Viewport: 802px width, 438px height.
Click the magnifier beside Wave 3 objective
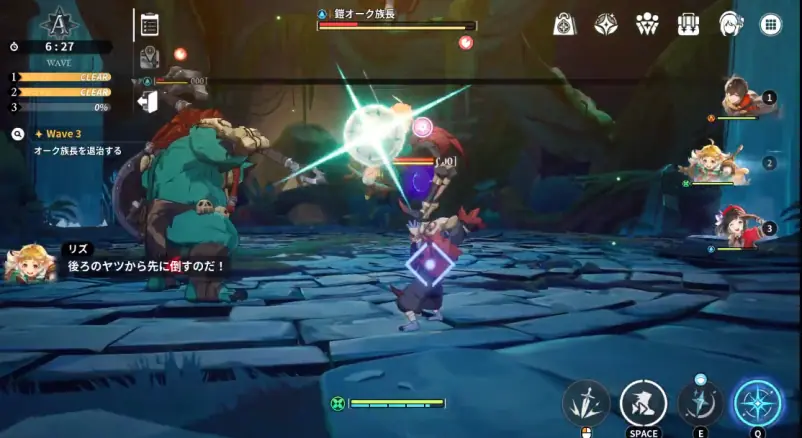pyautogui.click(x=18, y=133)
